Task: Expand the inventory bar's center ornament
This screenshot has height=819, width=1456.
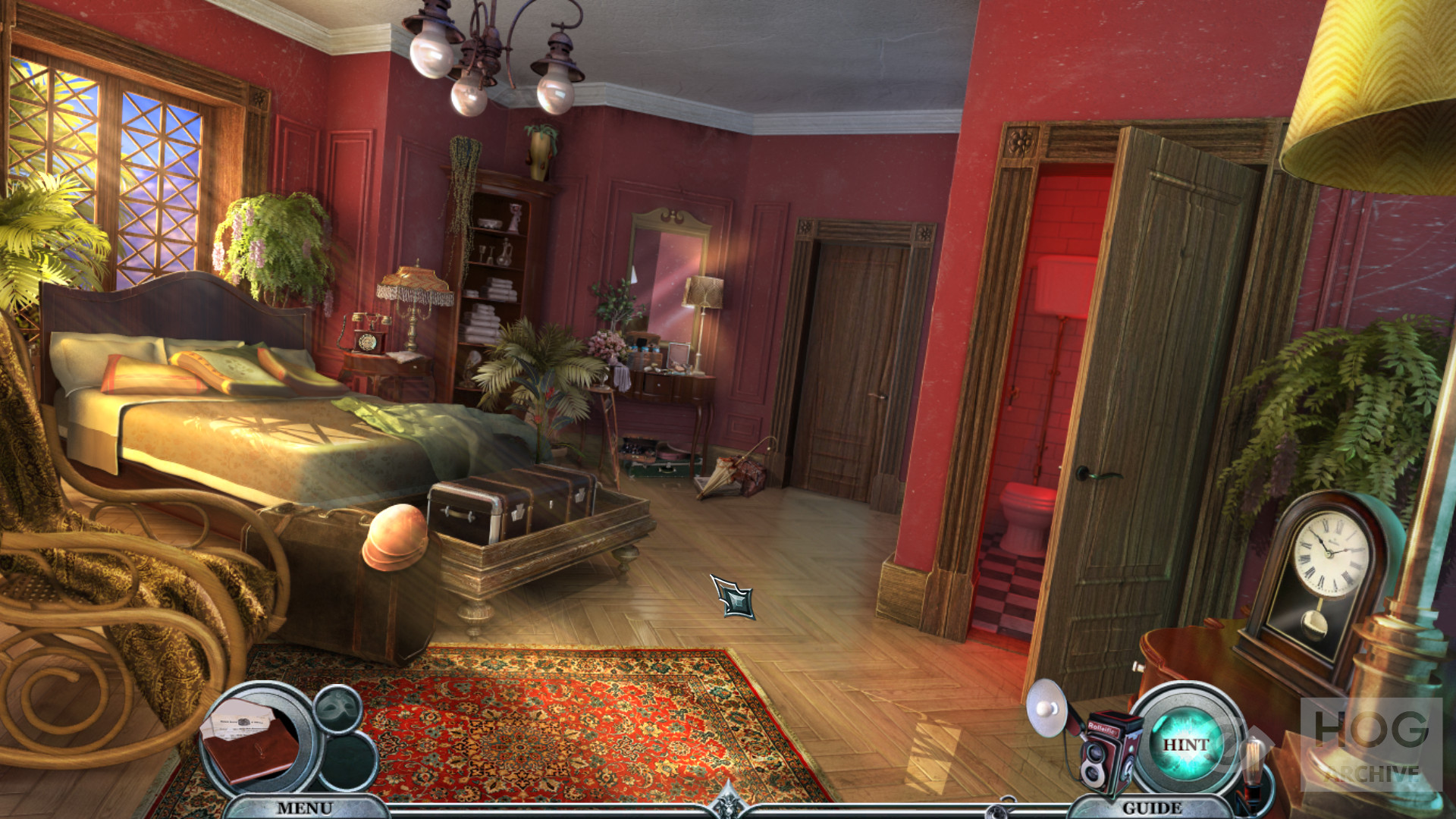Action: click(x=728, y=802)
